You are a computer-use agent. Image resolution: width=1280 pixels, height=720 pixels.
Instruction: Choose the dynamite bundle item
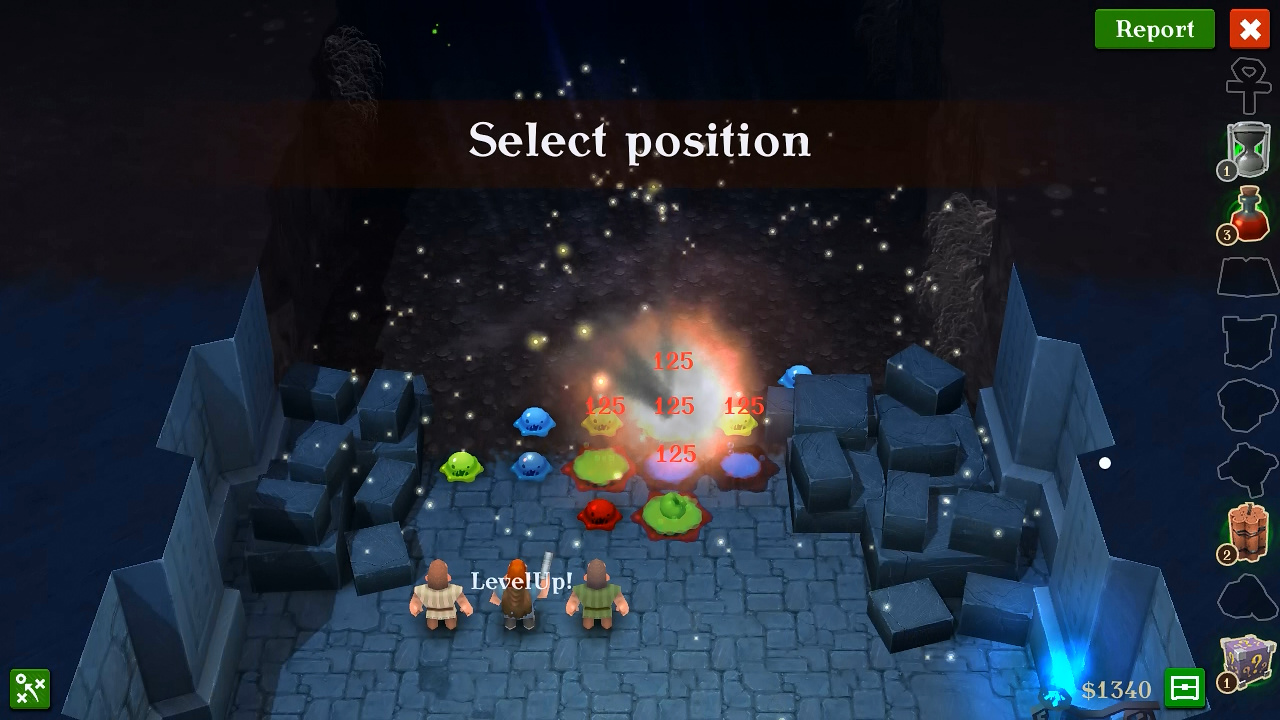coord(1248,533)
